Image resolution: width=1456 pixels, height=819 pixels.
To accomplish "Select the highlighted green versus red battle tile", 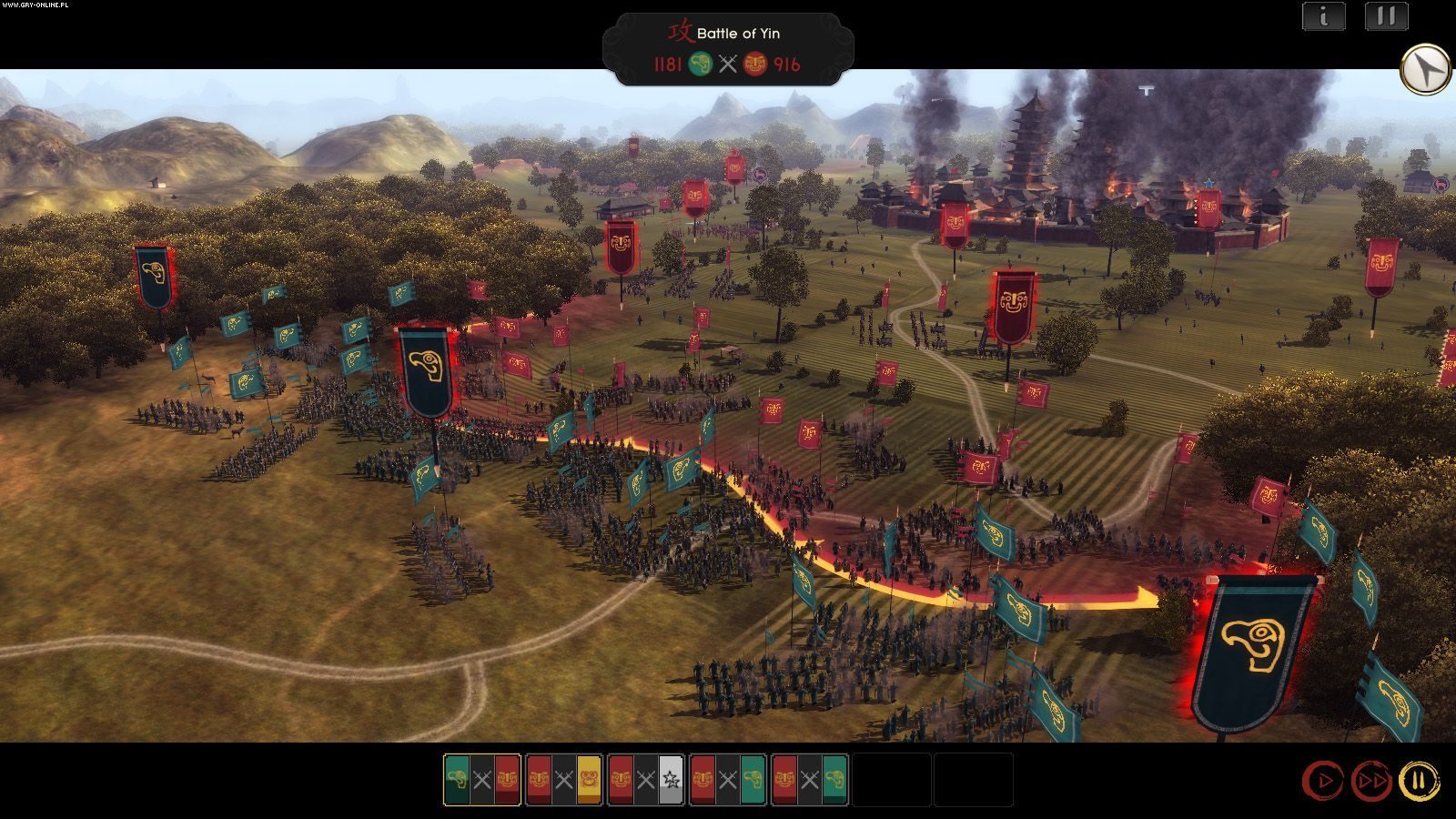I will (x=482, y=780).
